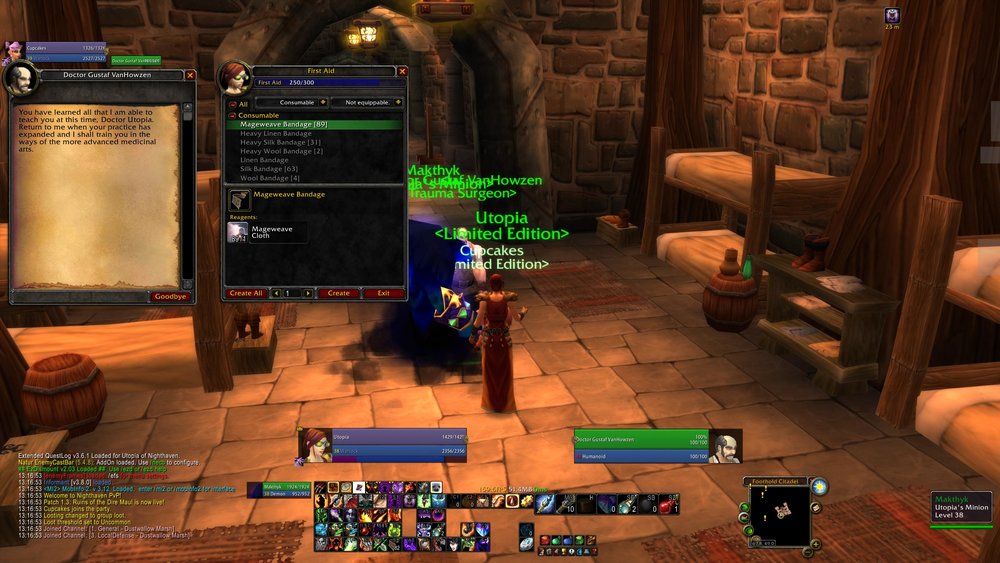1000x563 pixels.
Task: Click the buff icon in the top-right corner
Action: 892,15
